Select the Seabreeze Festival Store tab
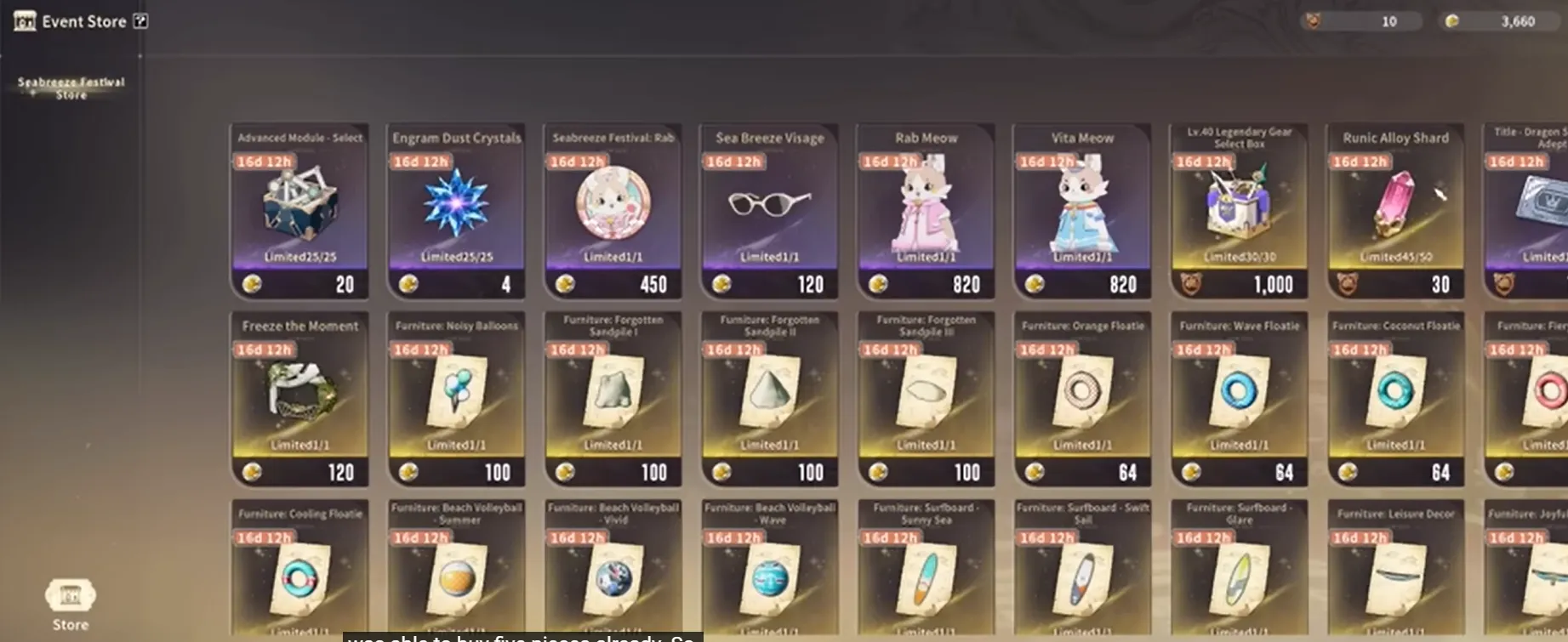This screenshot has height=642, width=1568. 71,88
